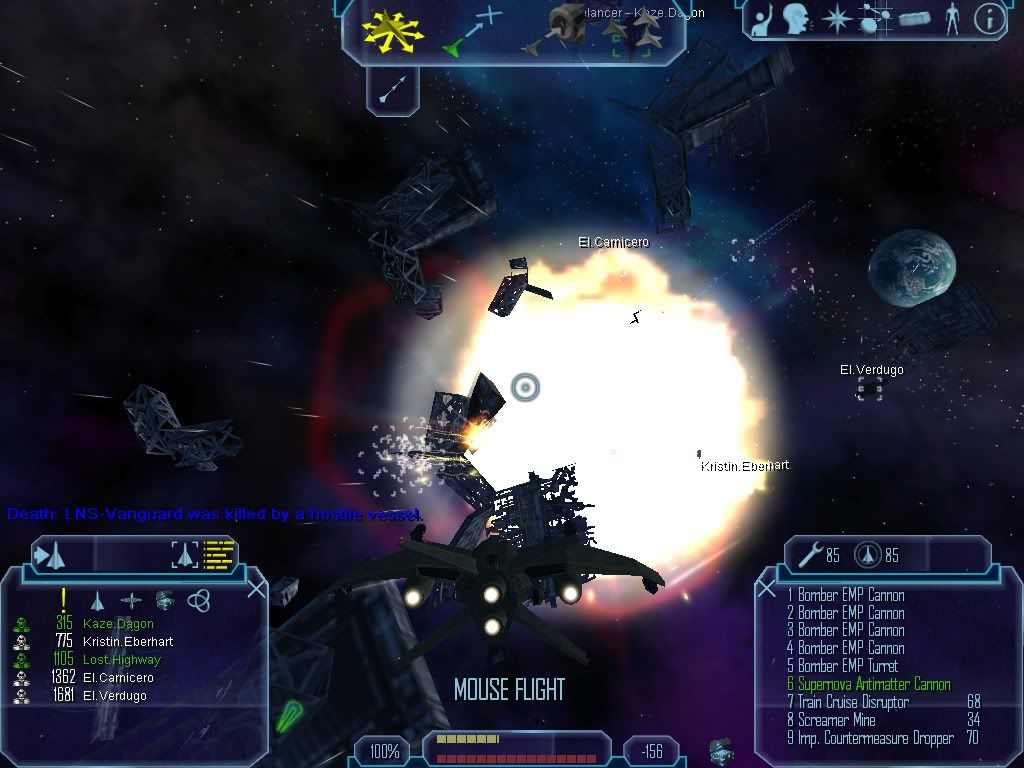Open the circled 'i' information icon

tap(988, 20)
